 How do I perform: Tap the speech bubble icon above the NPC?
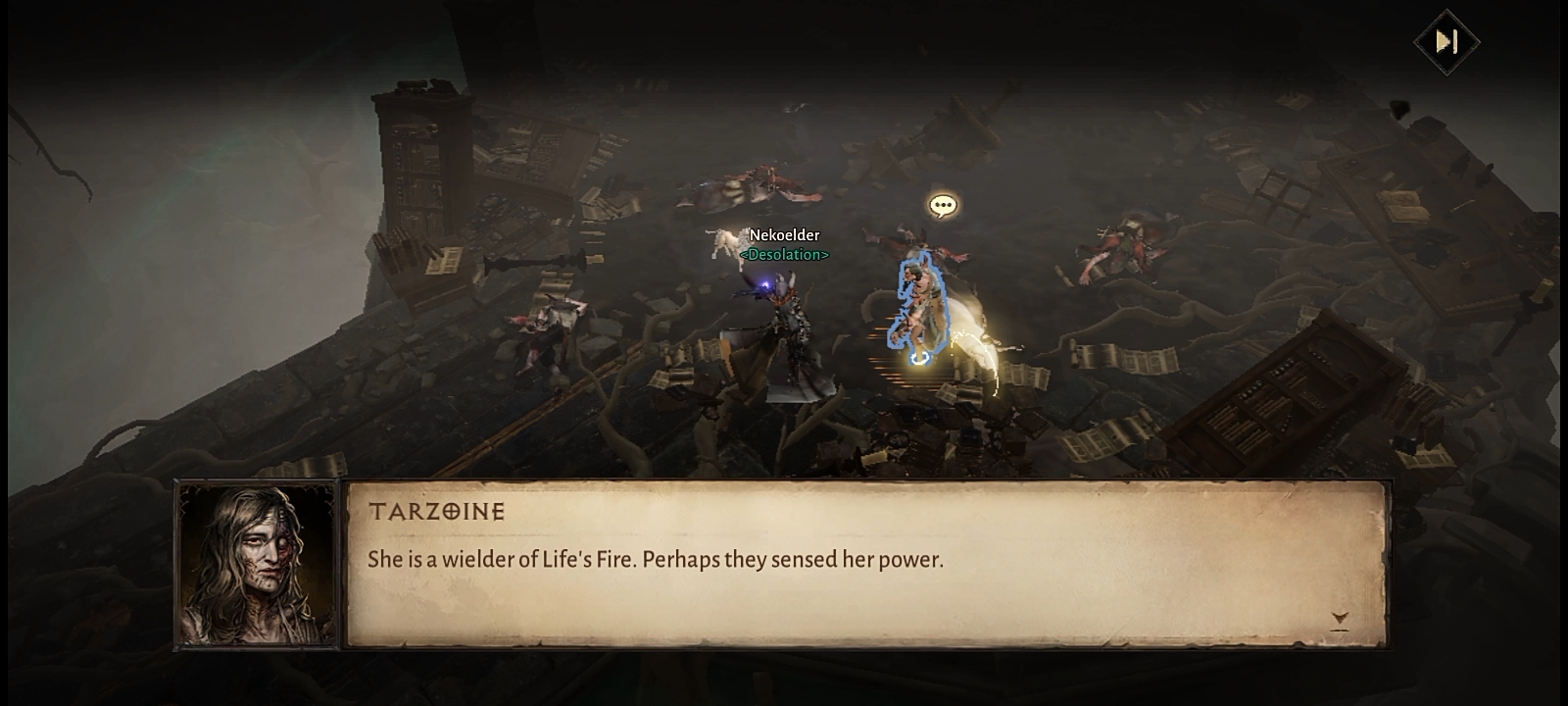click(x=943, y=206)
